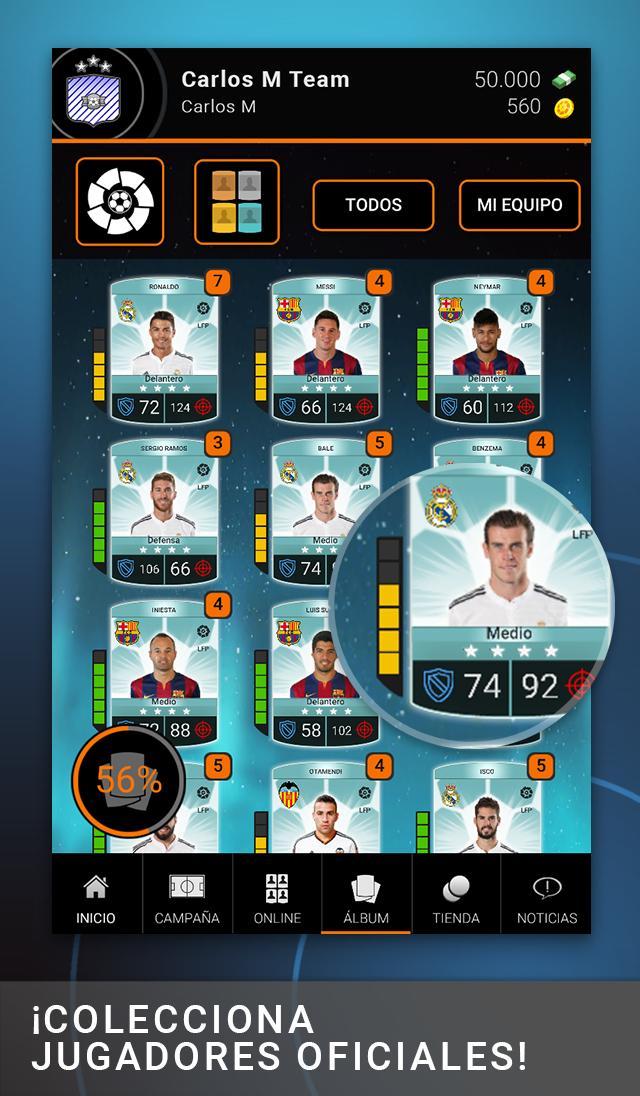Open the four-player positions filter
Screen dimensions: 640x1096
click(237, 202)
